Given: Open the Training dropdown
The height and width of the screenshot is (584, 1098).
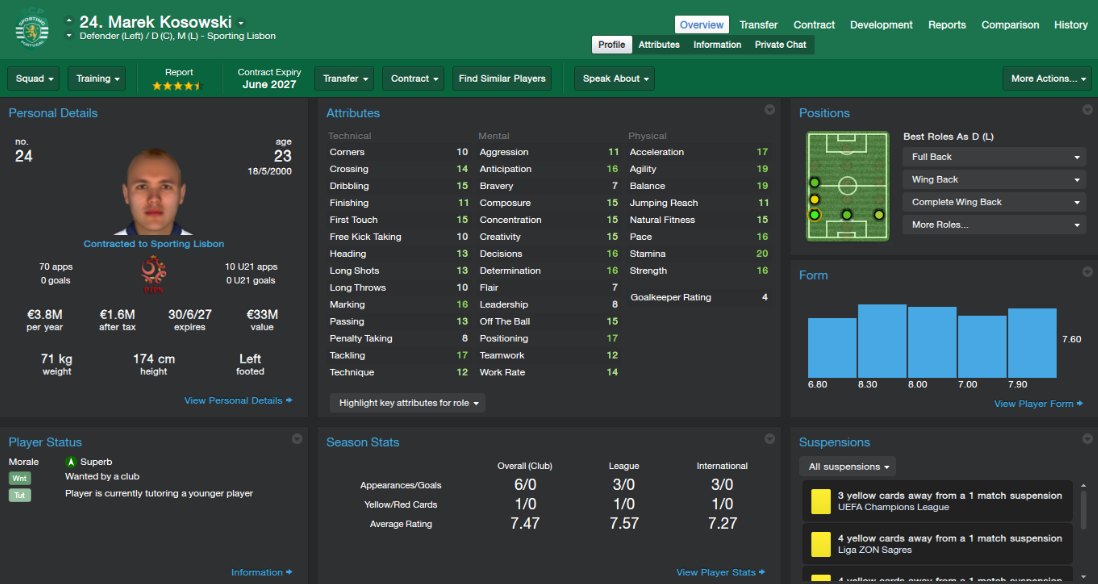Looking at the screenshot, I should tap(97, 79).
